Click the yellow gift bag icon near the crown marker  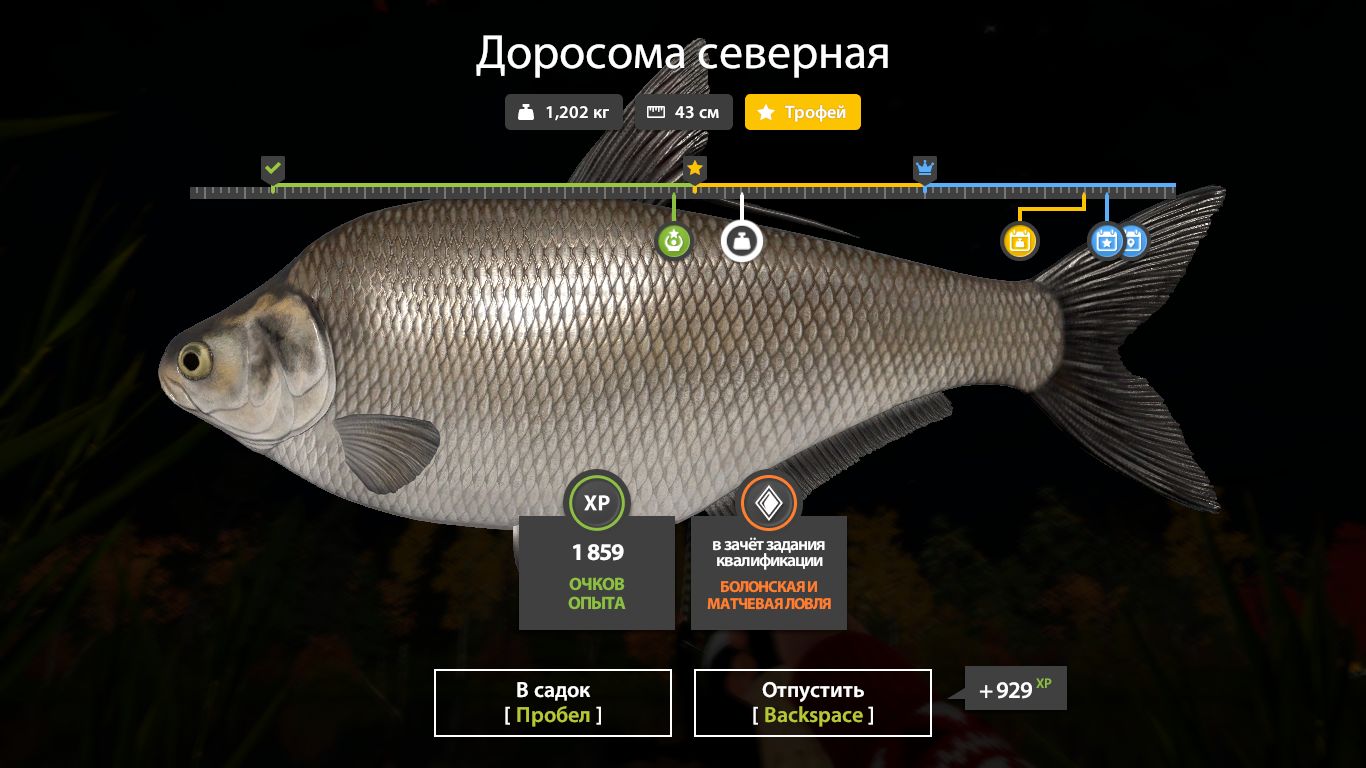point(1020,240)
